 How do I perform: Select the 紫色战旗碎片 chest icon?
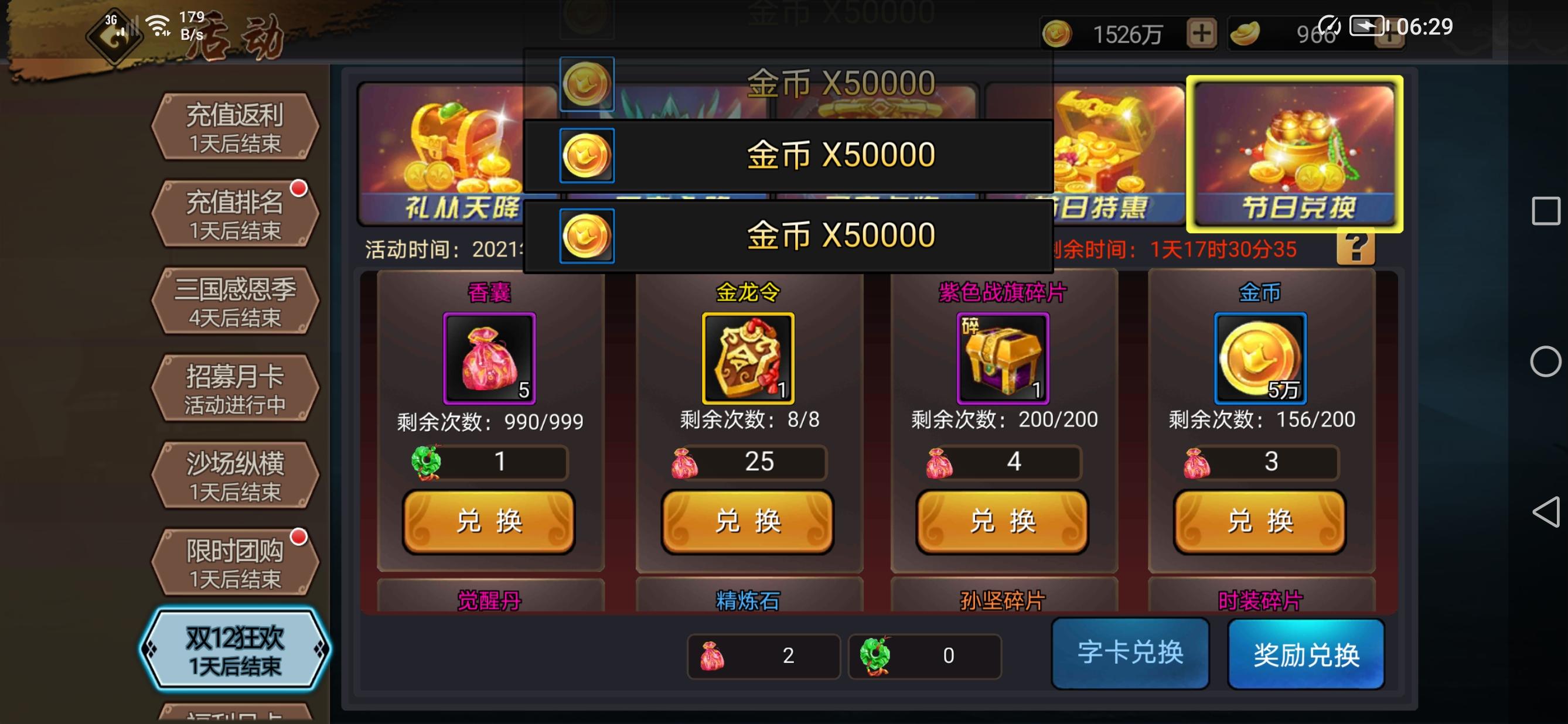pyautogui.click(x=1003, y=359)
